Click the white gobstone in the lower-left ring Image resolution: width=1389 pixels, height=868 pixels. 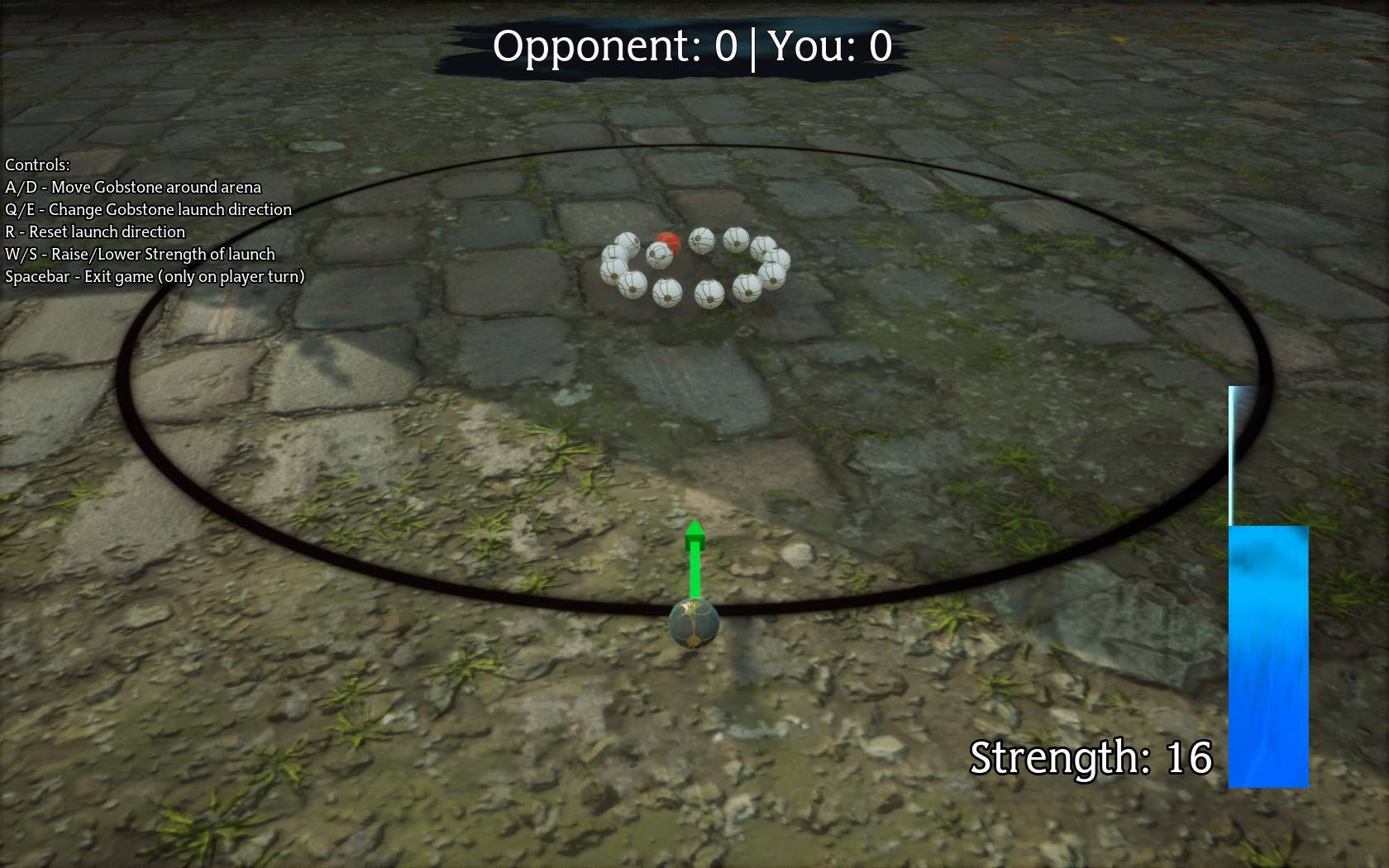(631, 288)
